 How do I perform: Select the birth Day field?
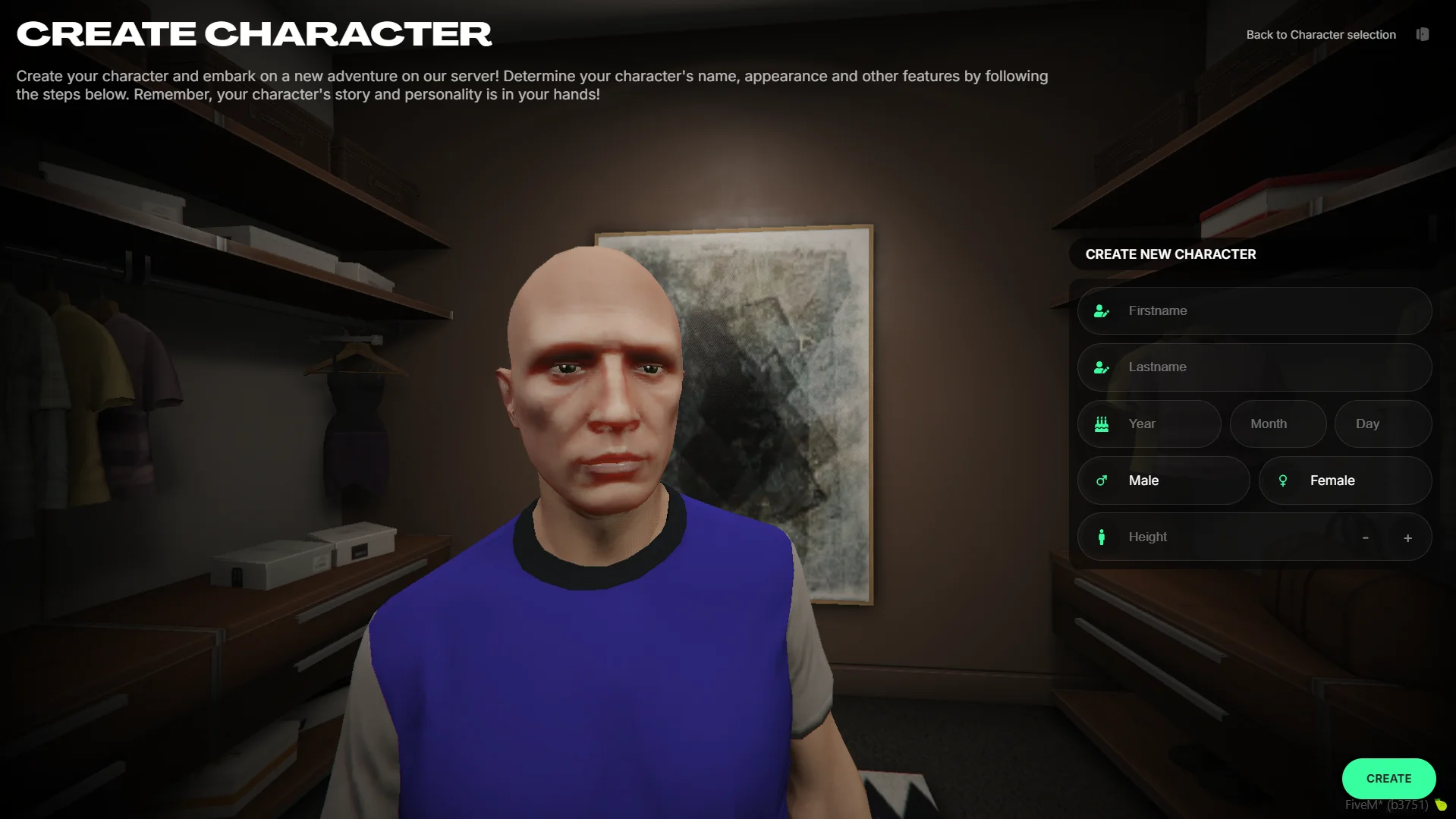point(1382,424)
